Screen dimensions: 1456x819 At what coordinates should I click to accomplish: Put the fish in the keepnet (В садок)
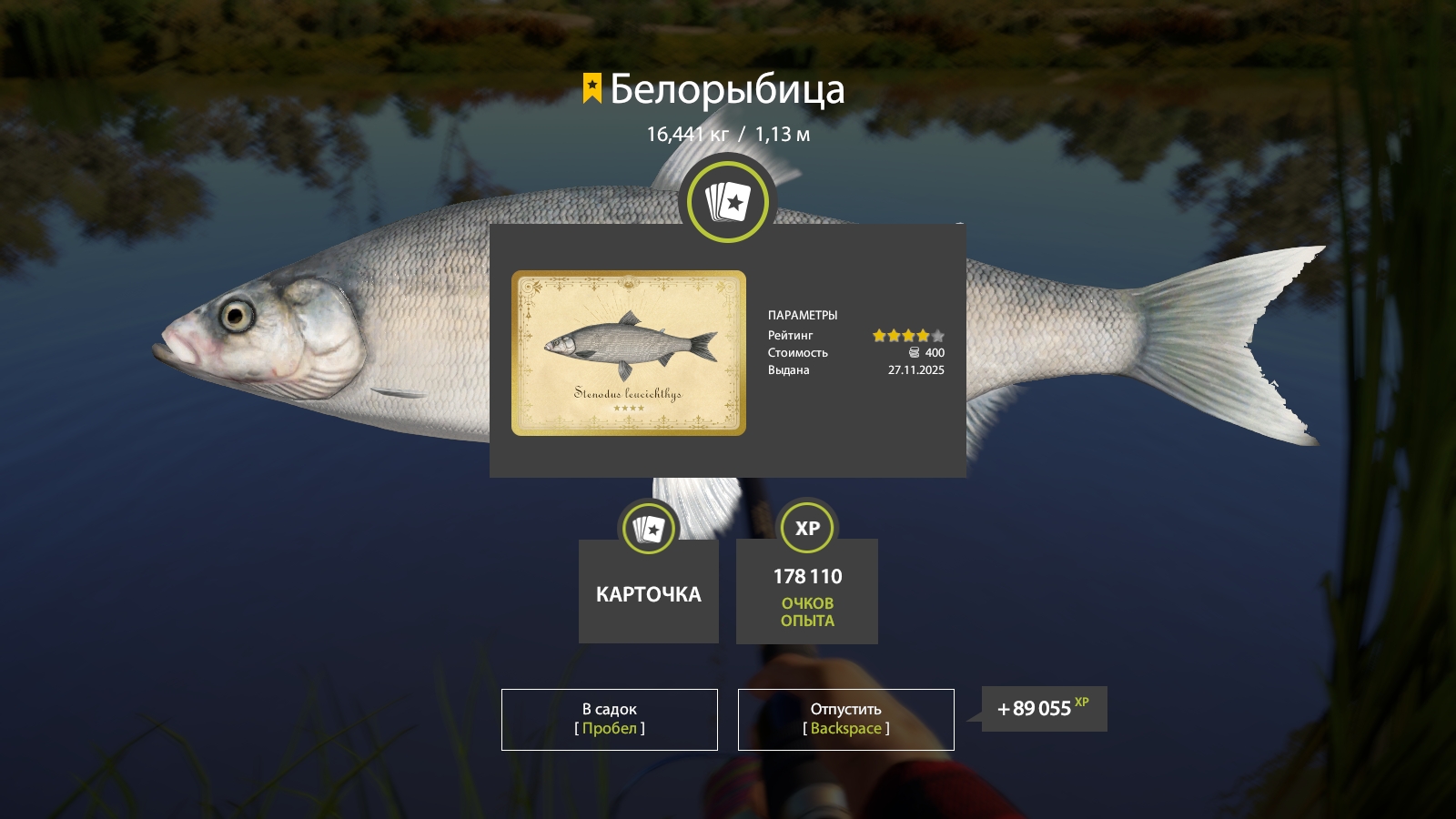tap(609, 719)
